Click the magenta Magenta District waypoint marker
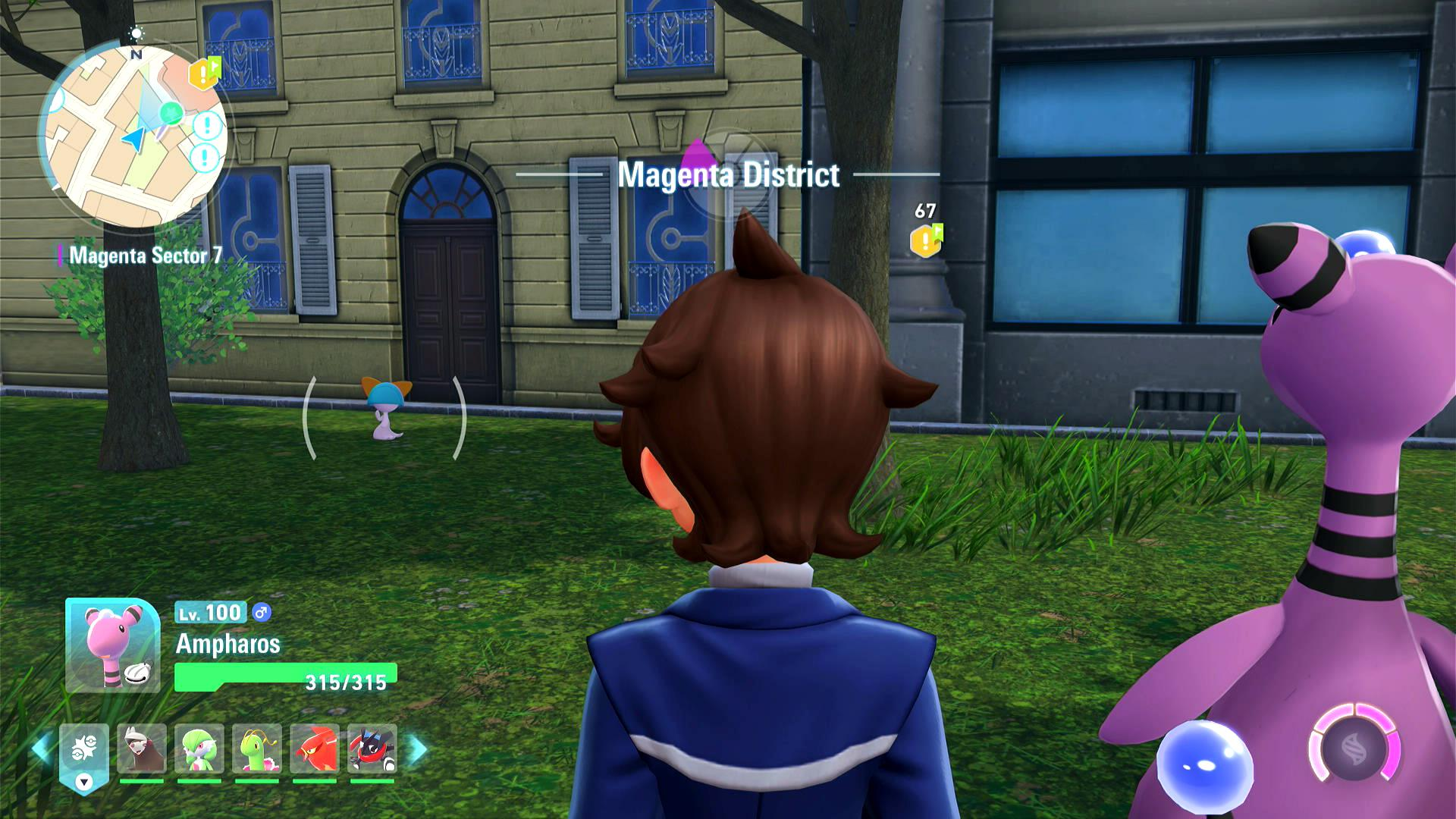The height and width of the screenshot is (819, 1456). click(x=694, y=158)
